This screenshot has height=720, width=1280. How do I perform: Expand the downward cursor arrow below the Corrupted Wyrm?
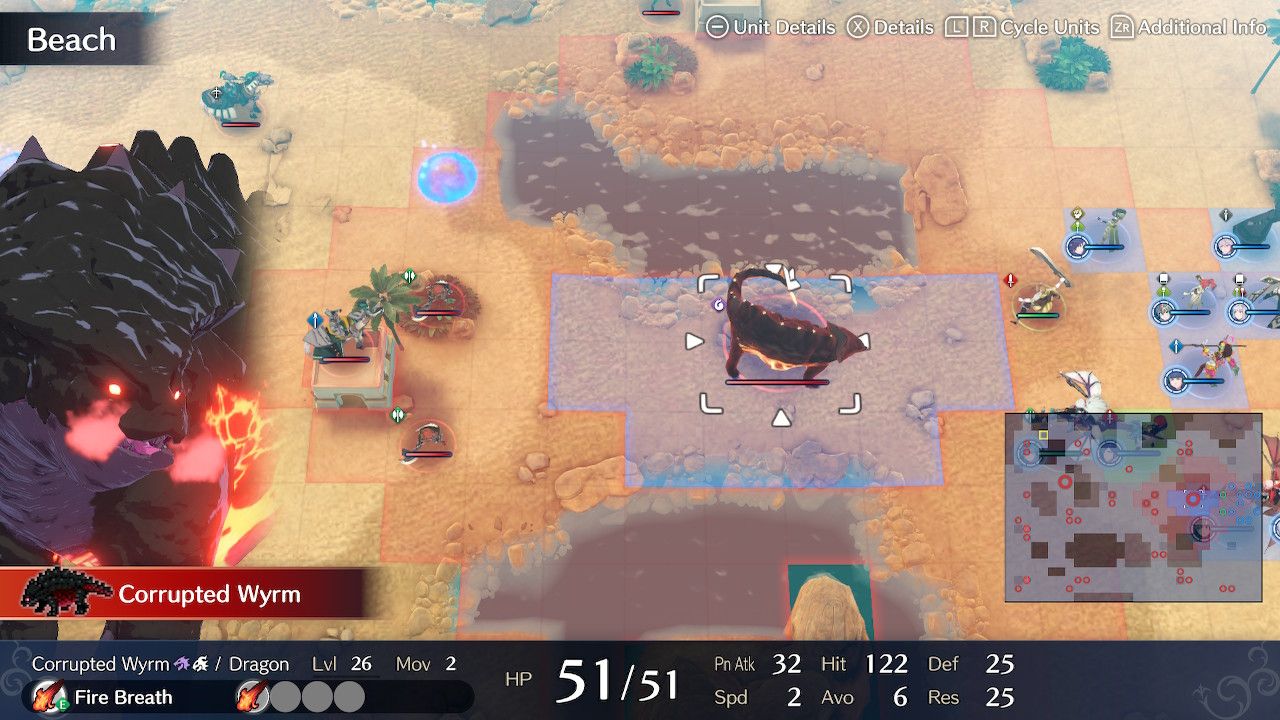click(x=780, y=419)
